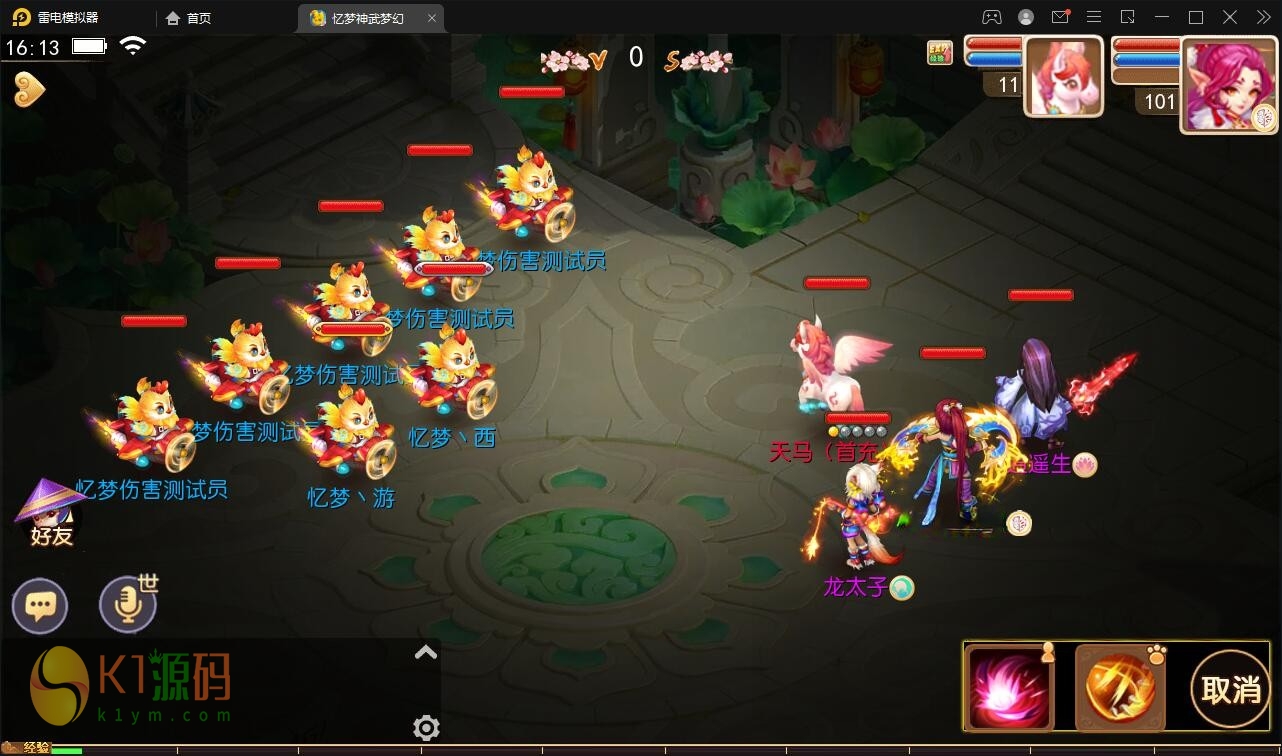The image size is (1282, 756).
Task: Click the game controller icon in title bar
Action: (991, 16)
